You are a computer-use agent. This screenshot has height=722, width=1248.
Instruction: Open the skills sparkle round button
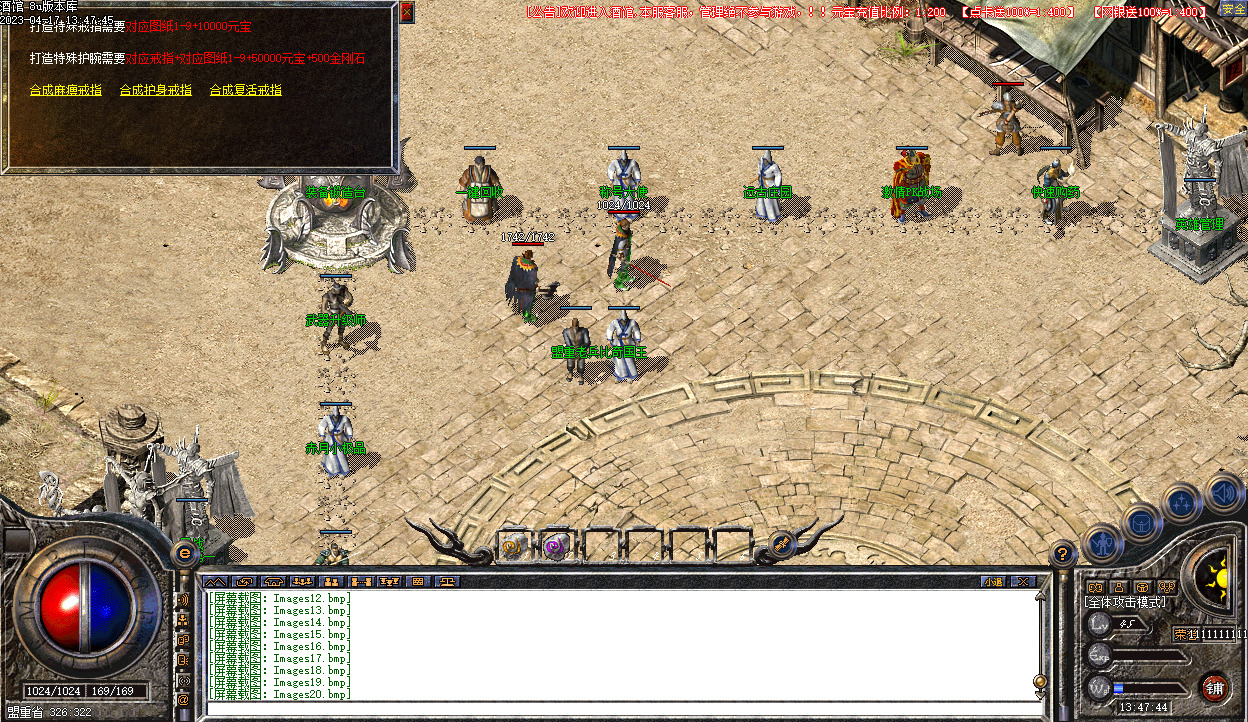[x=1182, y=503]
